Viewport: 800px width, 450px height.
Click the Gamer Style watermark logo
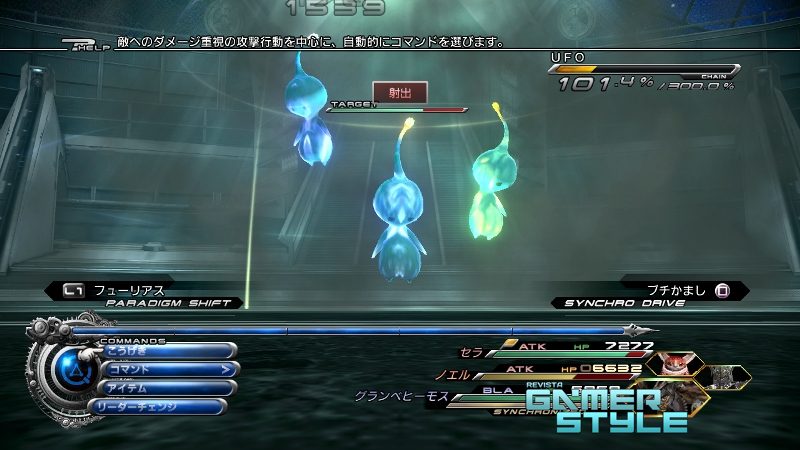tap(607, 410)
